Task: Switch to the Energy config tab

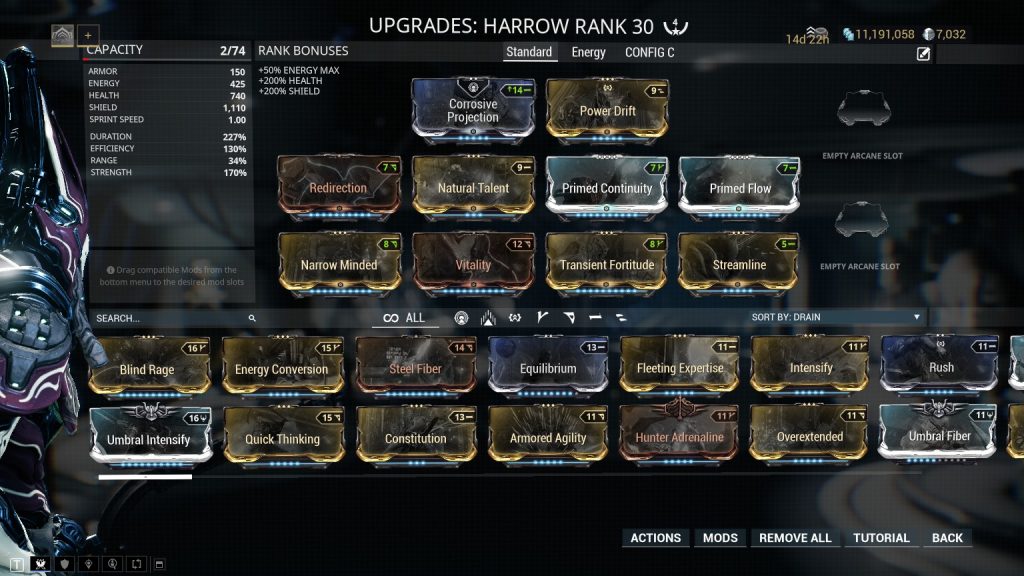Action: (x=588, y=52)
